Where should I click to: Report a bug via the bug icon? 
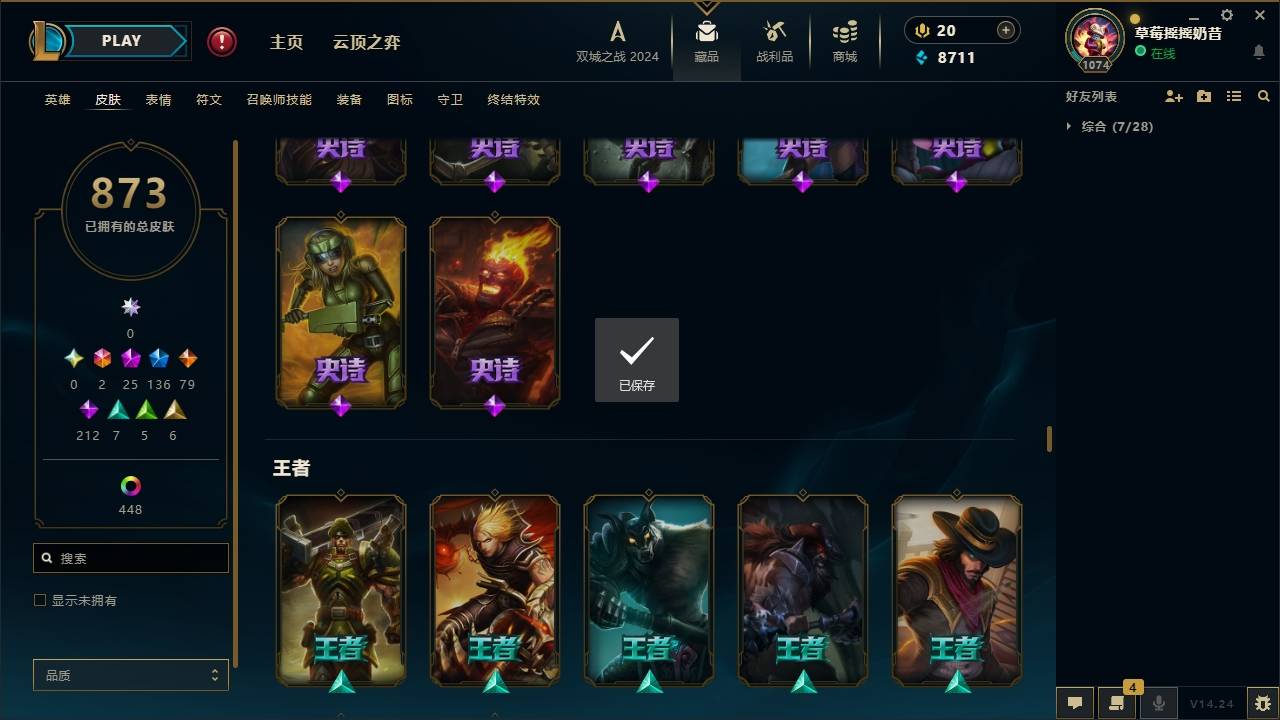[x=1261, y=704]
